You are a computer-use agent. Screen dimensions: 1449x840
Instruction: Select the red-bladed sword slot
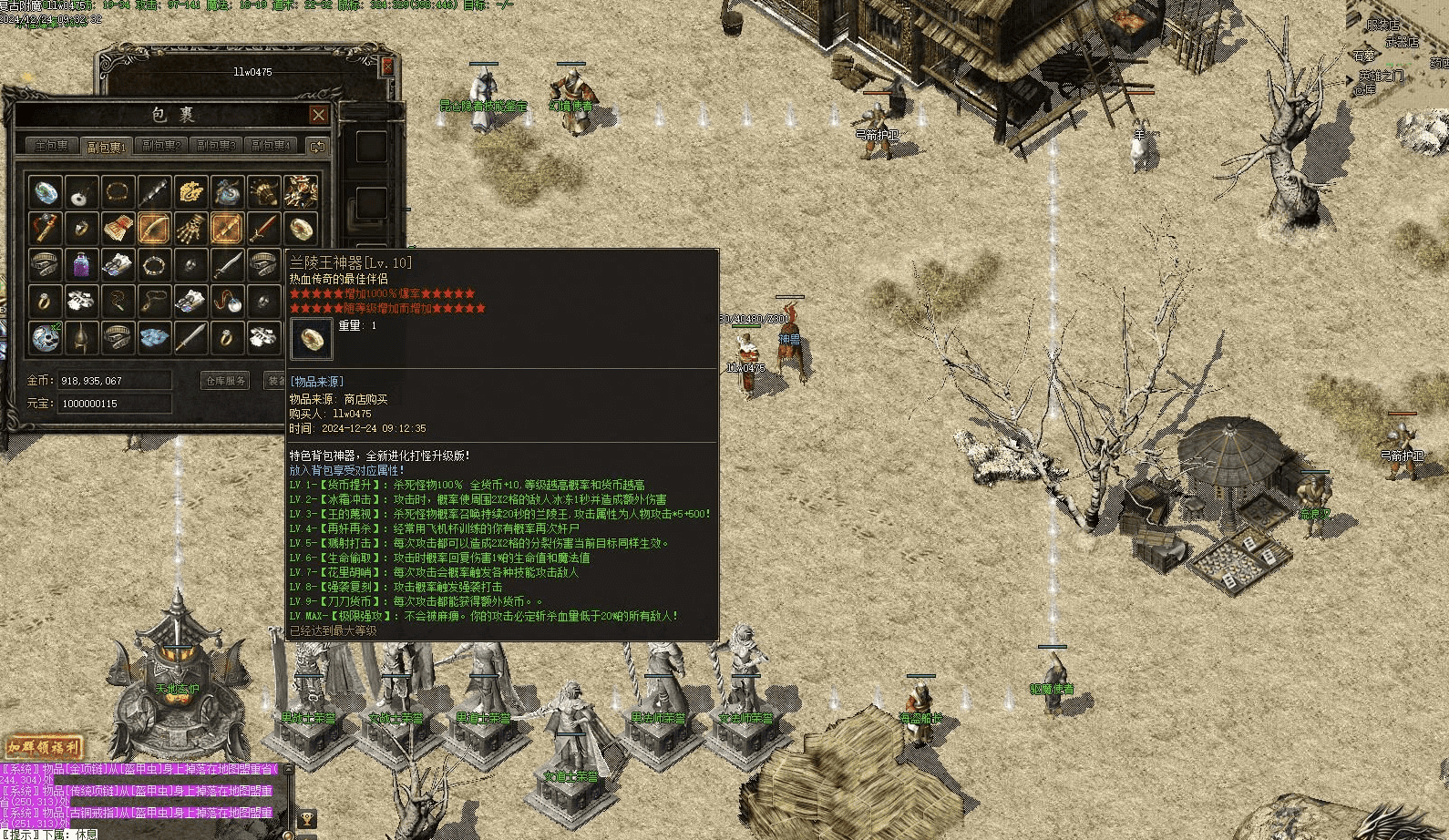pos(263,229)
